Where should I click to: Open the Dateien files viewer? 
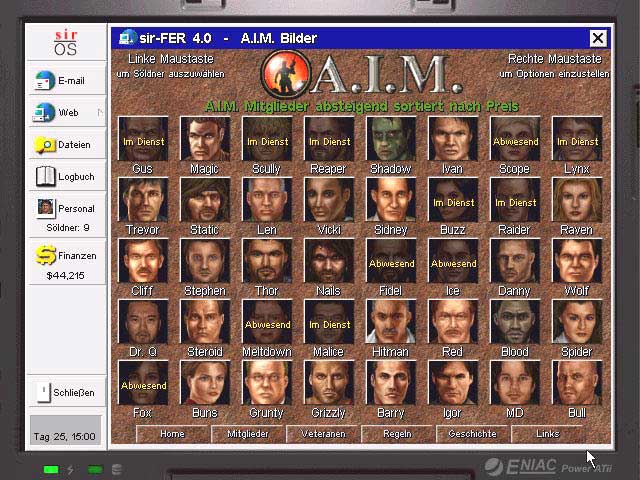pyautogui.click(x=66, y=145)
